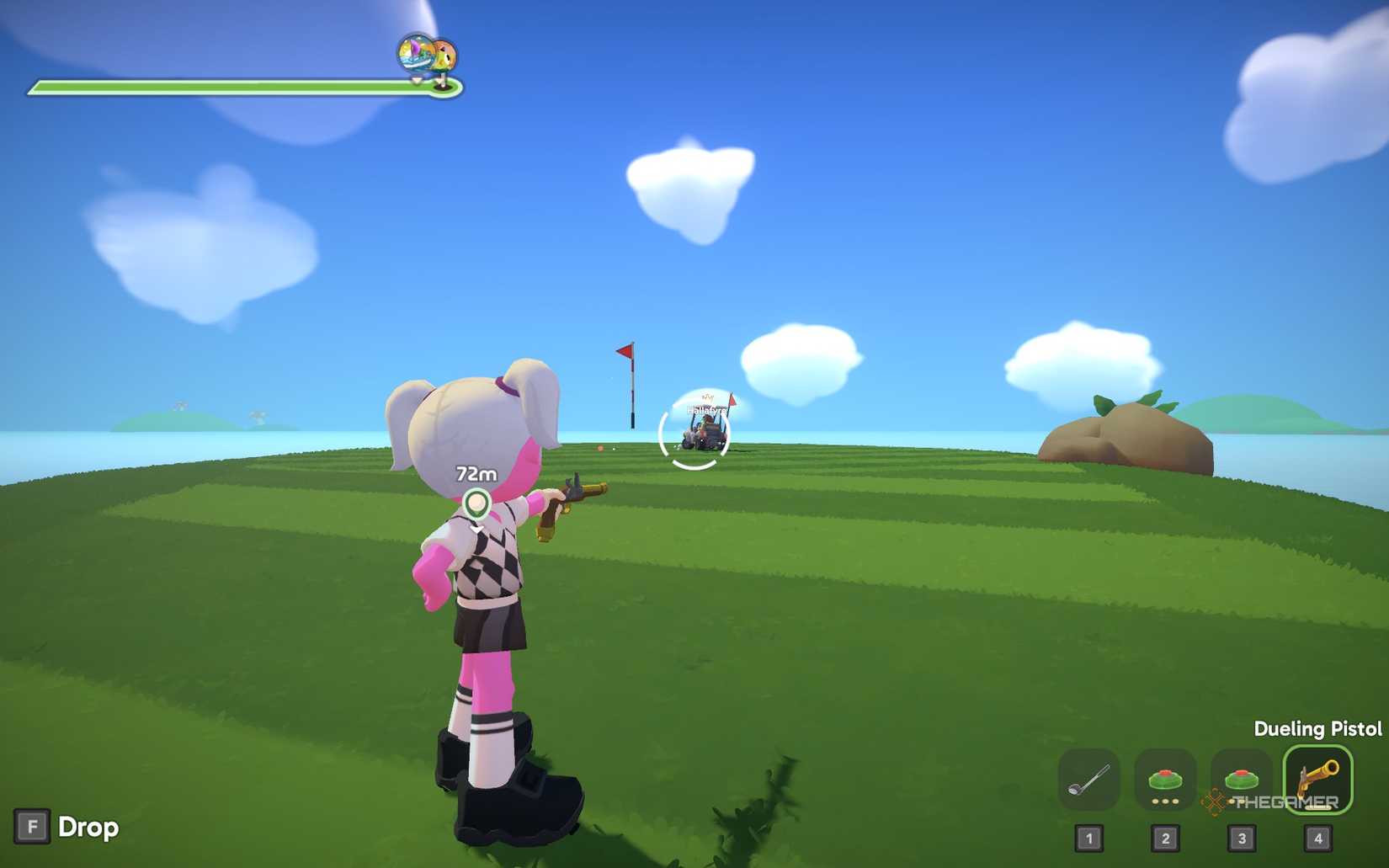Screen dimensions: 1389x868
Task: Click the Drop text label
Action: coord(87,828)
